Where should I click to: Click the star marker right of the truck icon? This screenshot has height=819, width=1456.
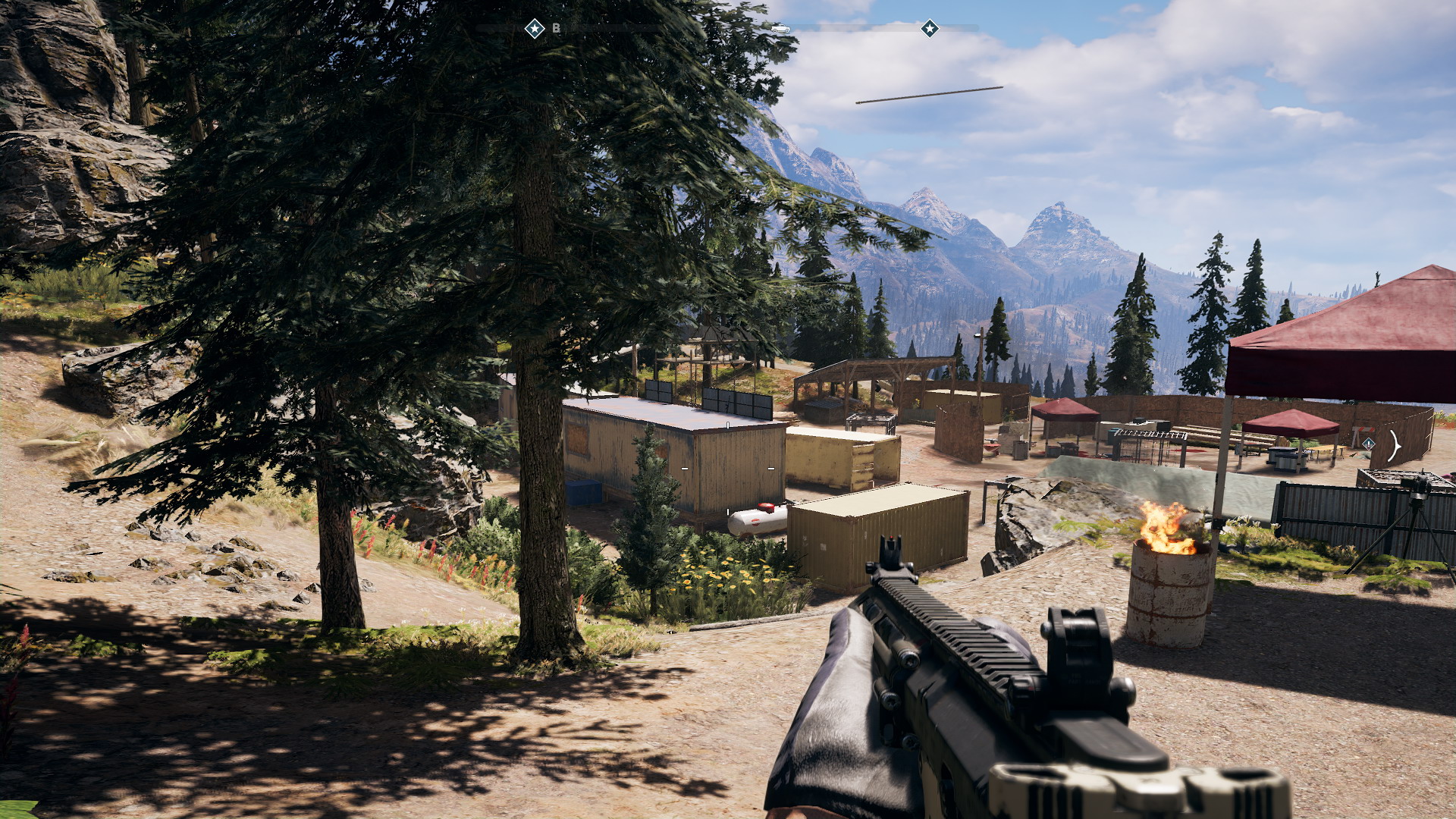[930, 29]
